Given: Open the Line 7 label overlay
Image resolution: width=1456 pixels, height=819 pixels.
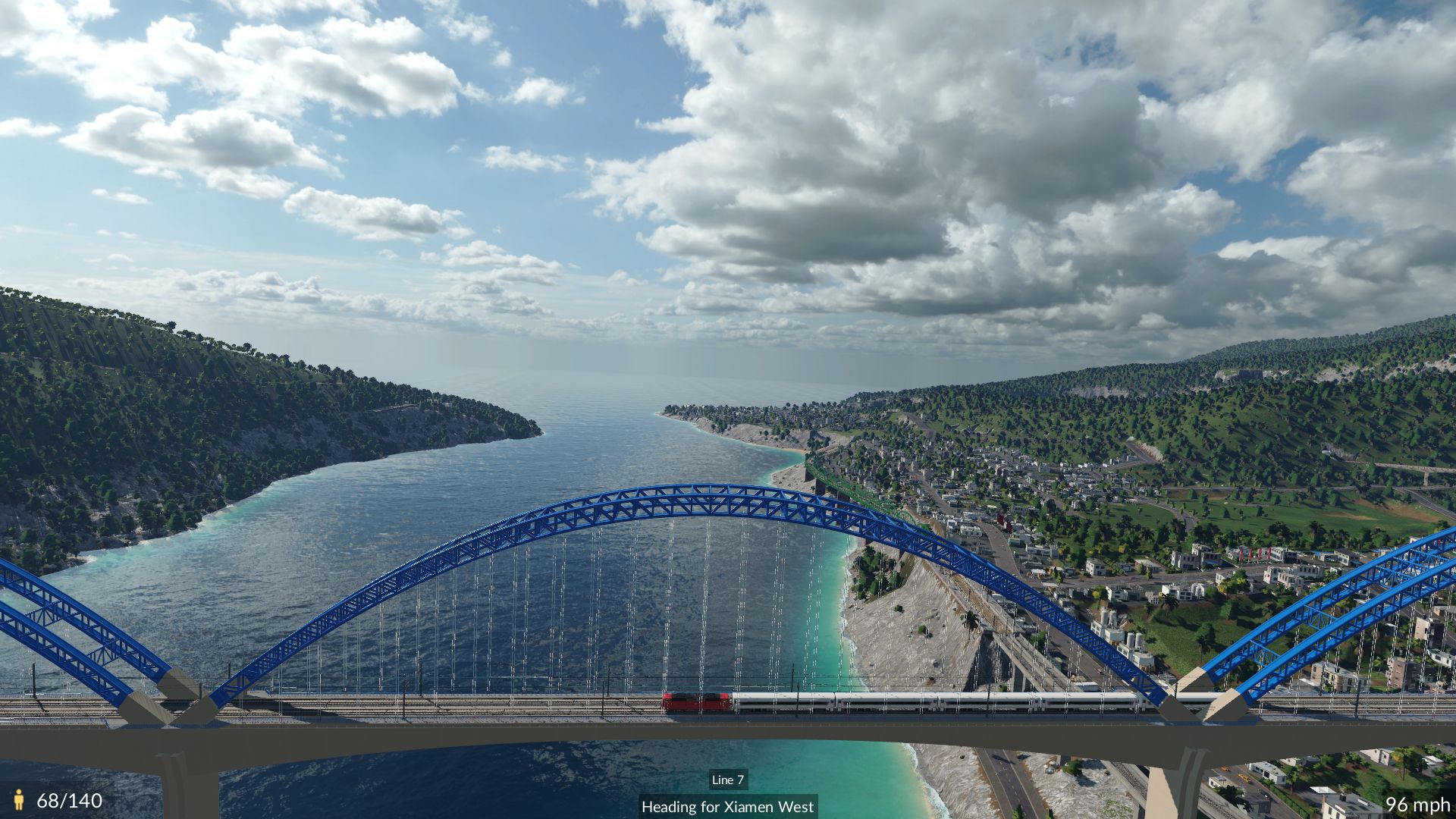Looking at the screenshot, I should click(727, 780).
